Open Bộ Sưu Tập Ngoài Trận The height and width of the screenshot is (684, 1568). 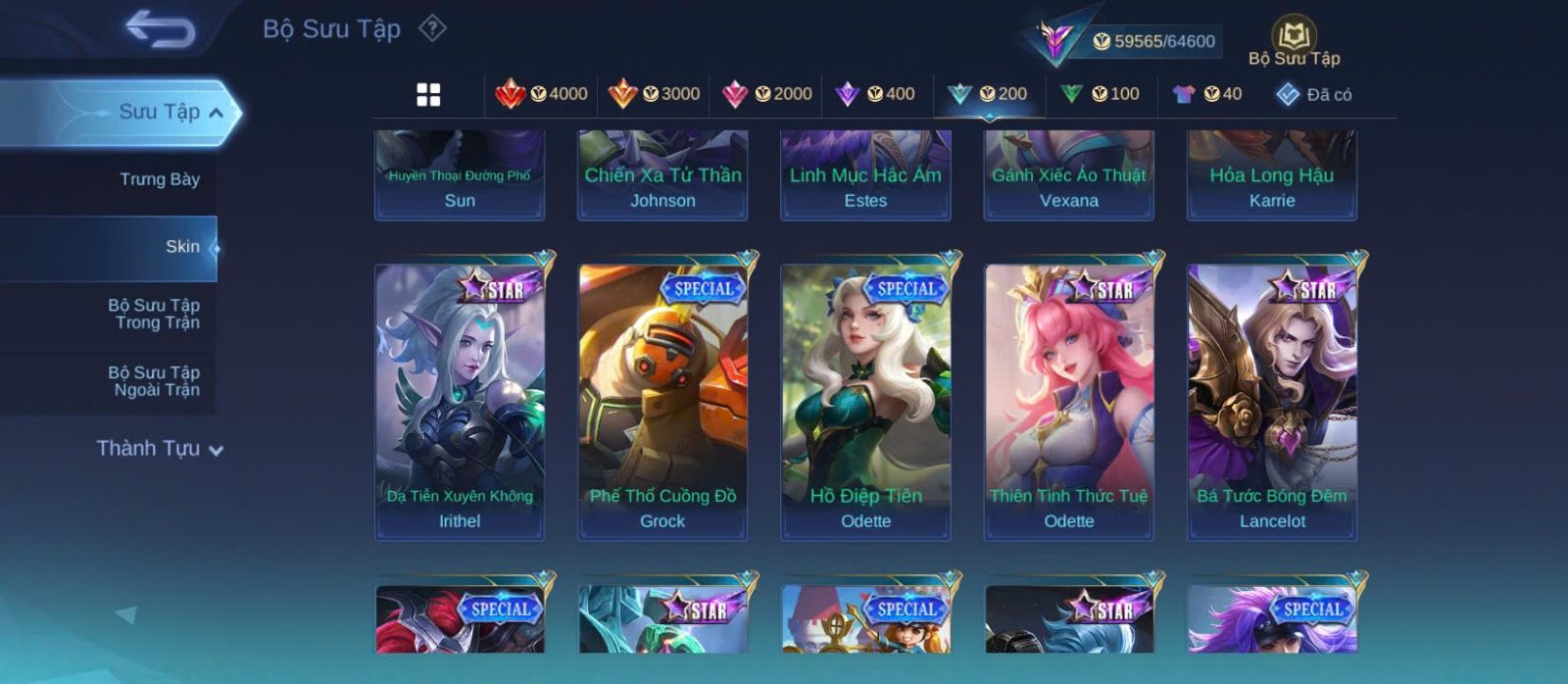[x=154, y=381]
